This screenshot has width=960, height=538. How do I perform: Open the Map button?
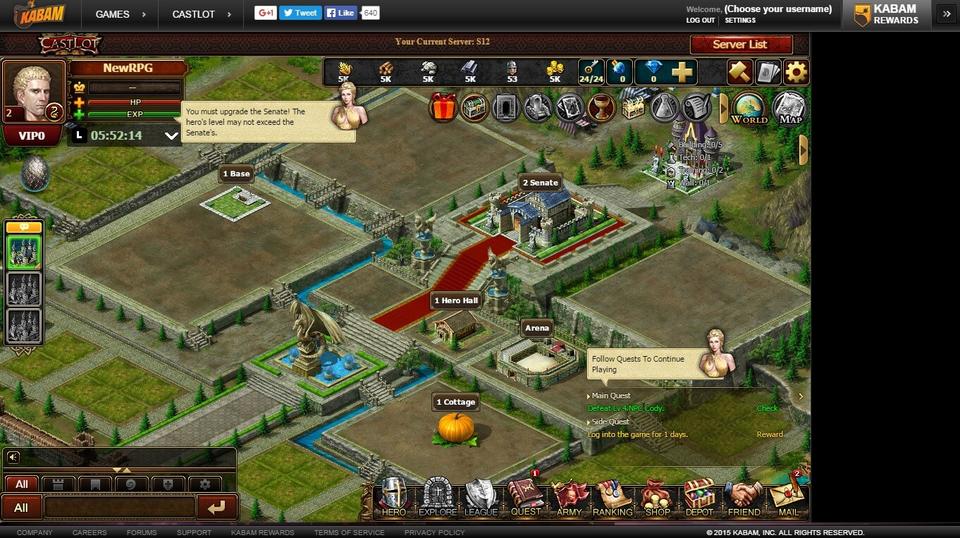pyautogui.click(x=789, y=108)
